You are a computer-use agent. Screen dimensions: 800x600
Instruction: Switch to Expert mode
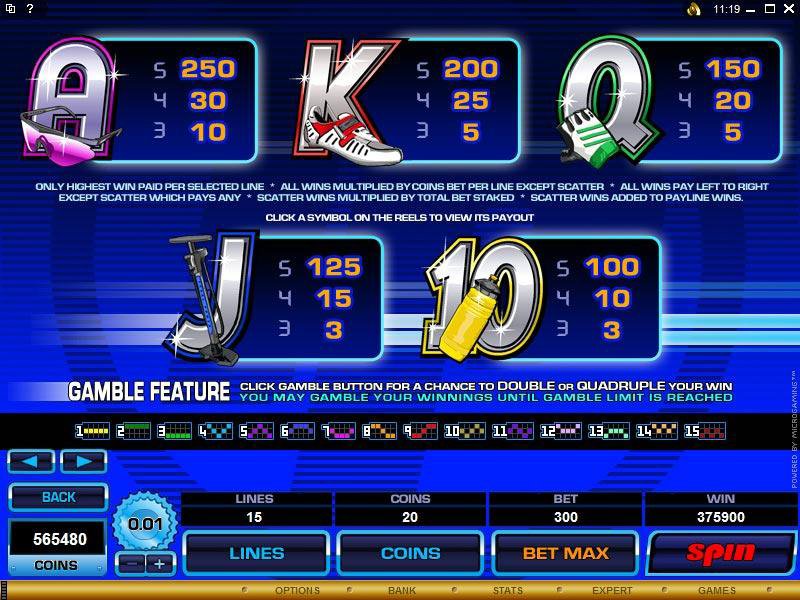click(x=612, y=591)
